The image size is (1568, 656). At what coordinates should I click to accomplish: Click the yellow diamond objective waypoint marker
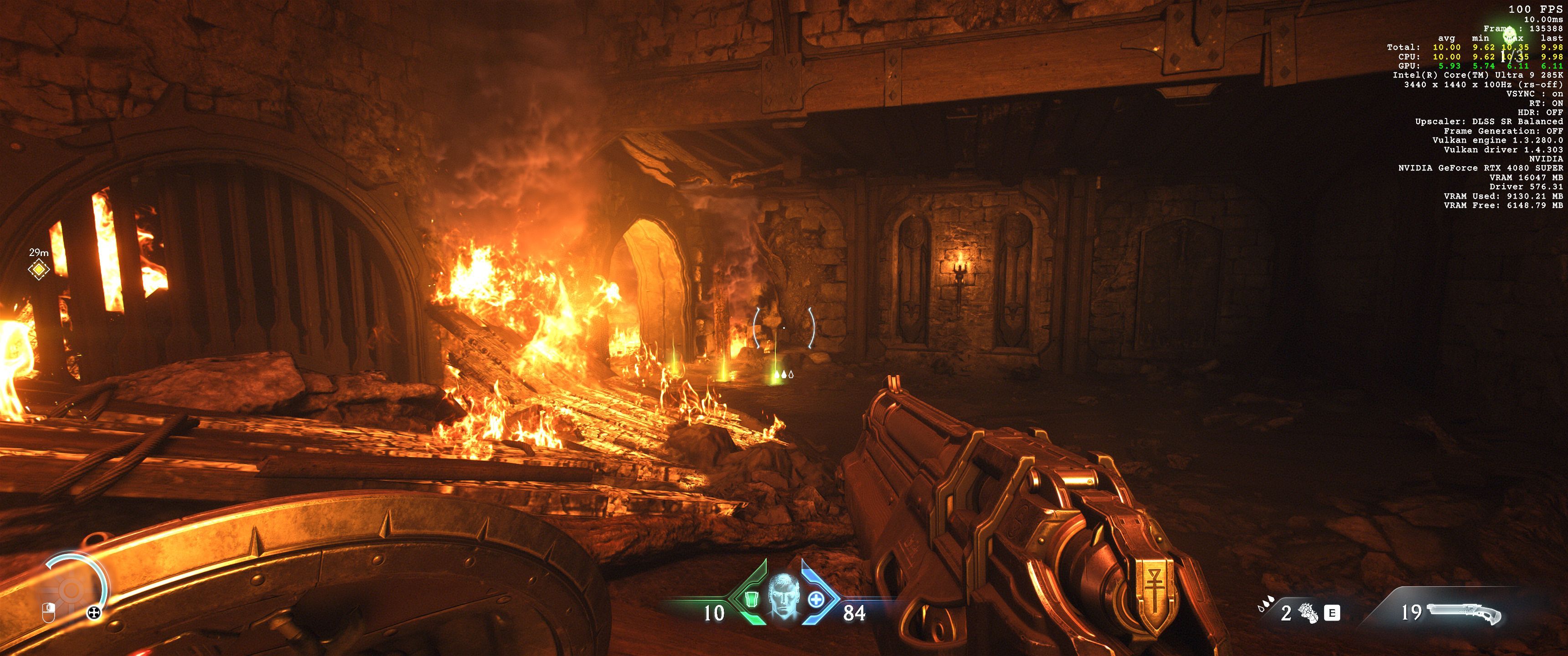click(38, 268)
